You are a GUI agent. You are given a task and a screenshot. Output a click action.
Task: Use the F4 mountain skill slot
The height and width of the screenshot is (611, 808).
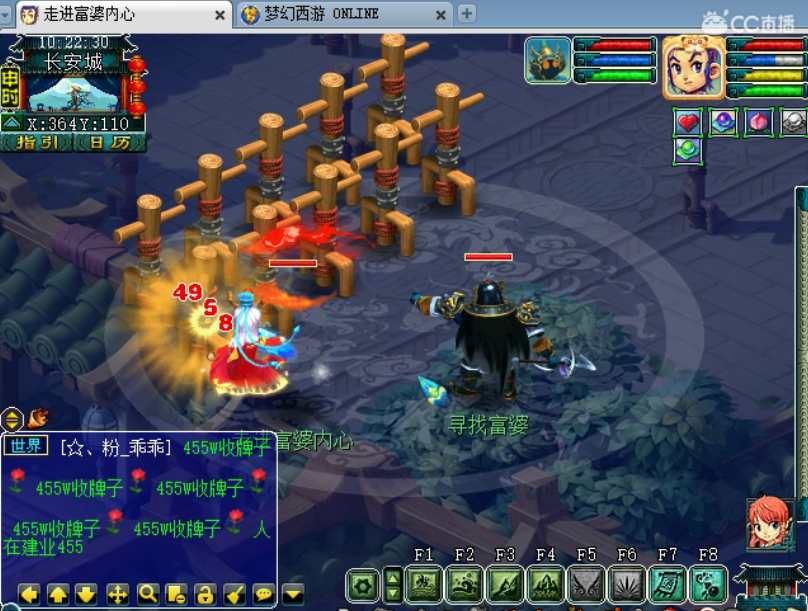[545, 584]
